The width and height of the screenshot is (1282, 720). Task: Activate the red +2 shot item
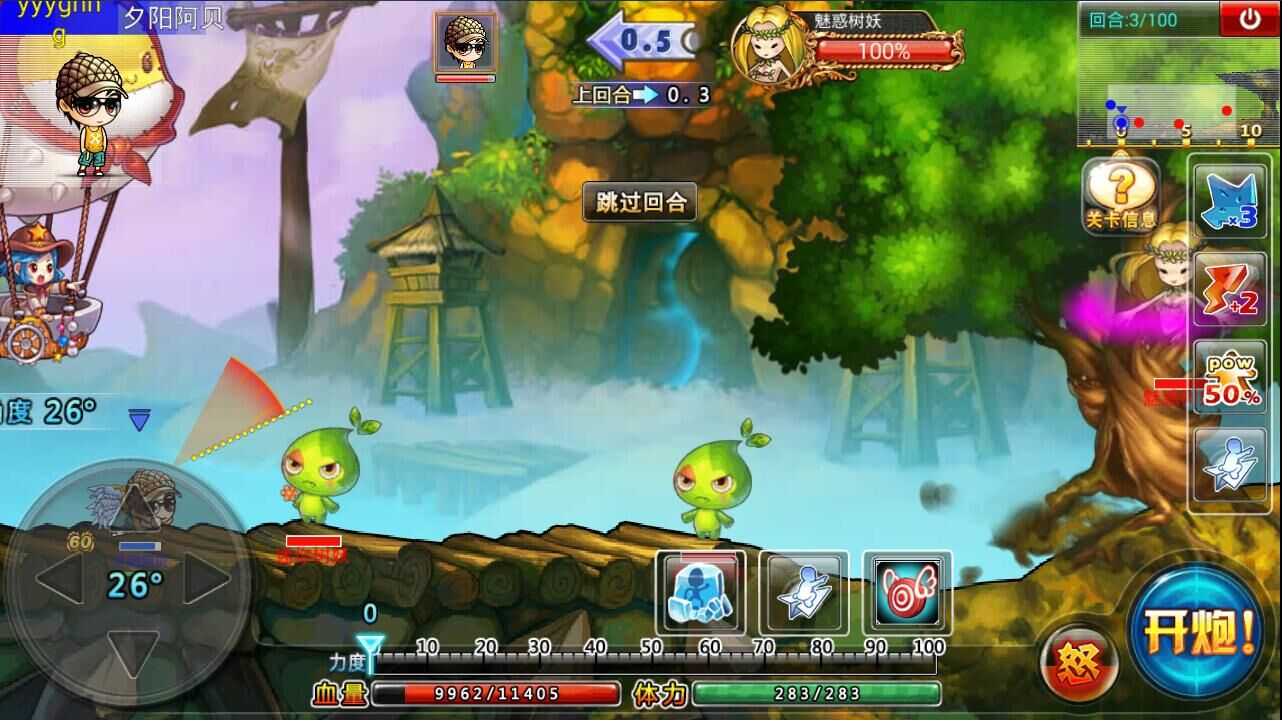[1231, 289]
